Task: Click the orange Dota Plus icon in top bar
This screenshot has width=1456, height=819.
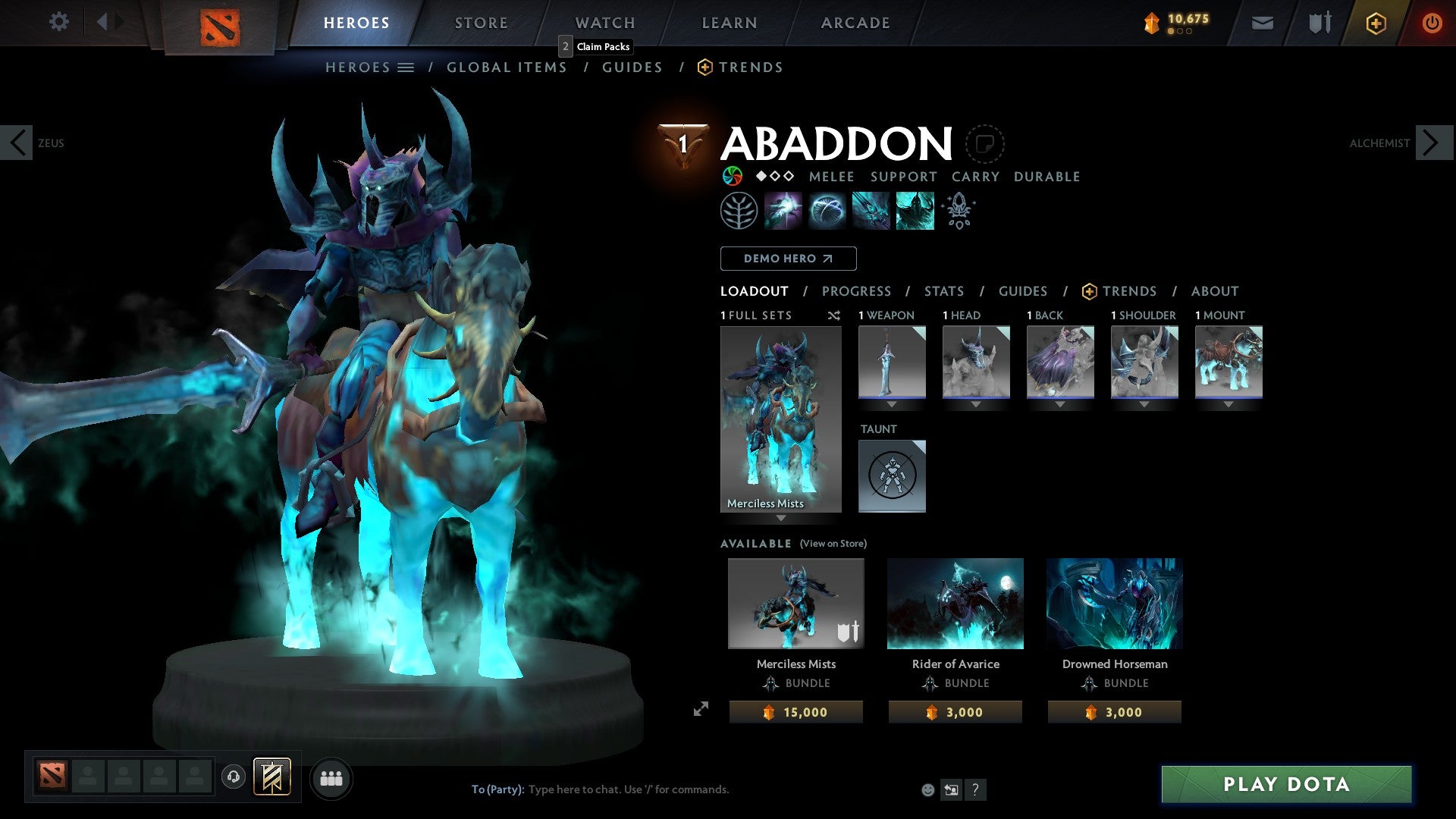Action: coord(1375,23)
